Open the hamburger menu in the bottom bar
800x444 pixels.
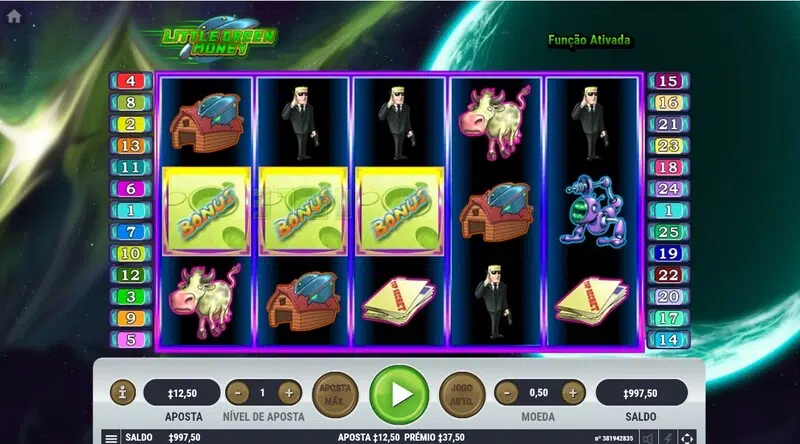[110, 438]
